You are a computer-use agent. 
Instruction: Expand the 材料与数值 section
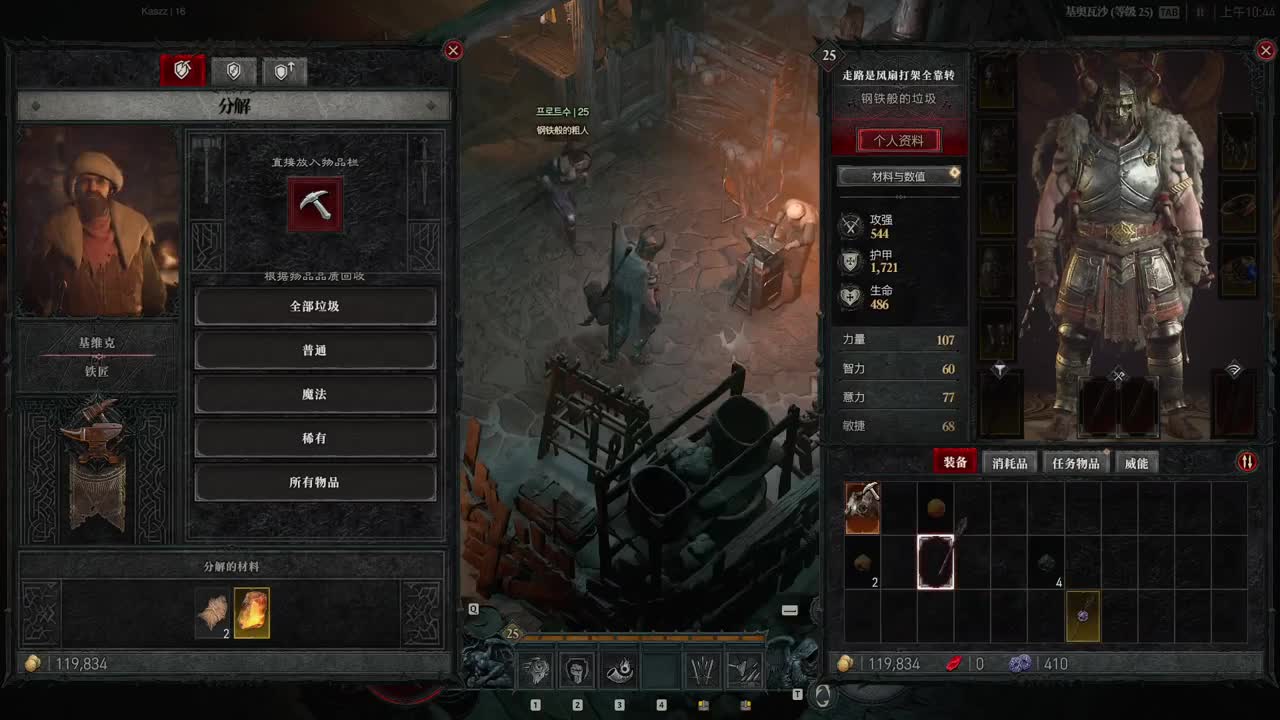(x=898, y=175)
